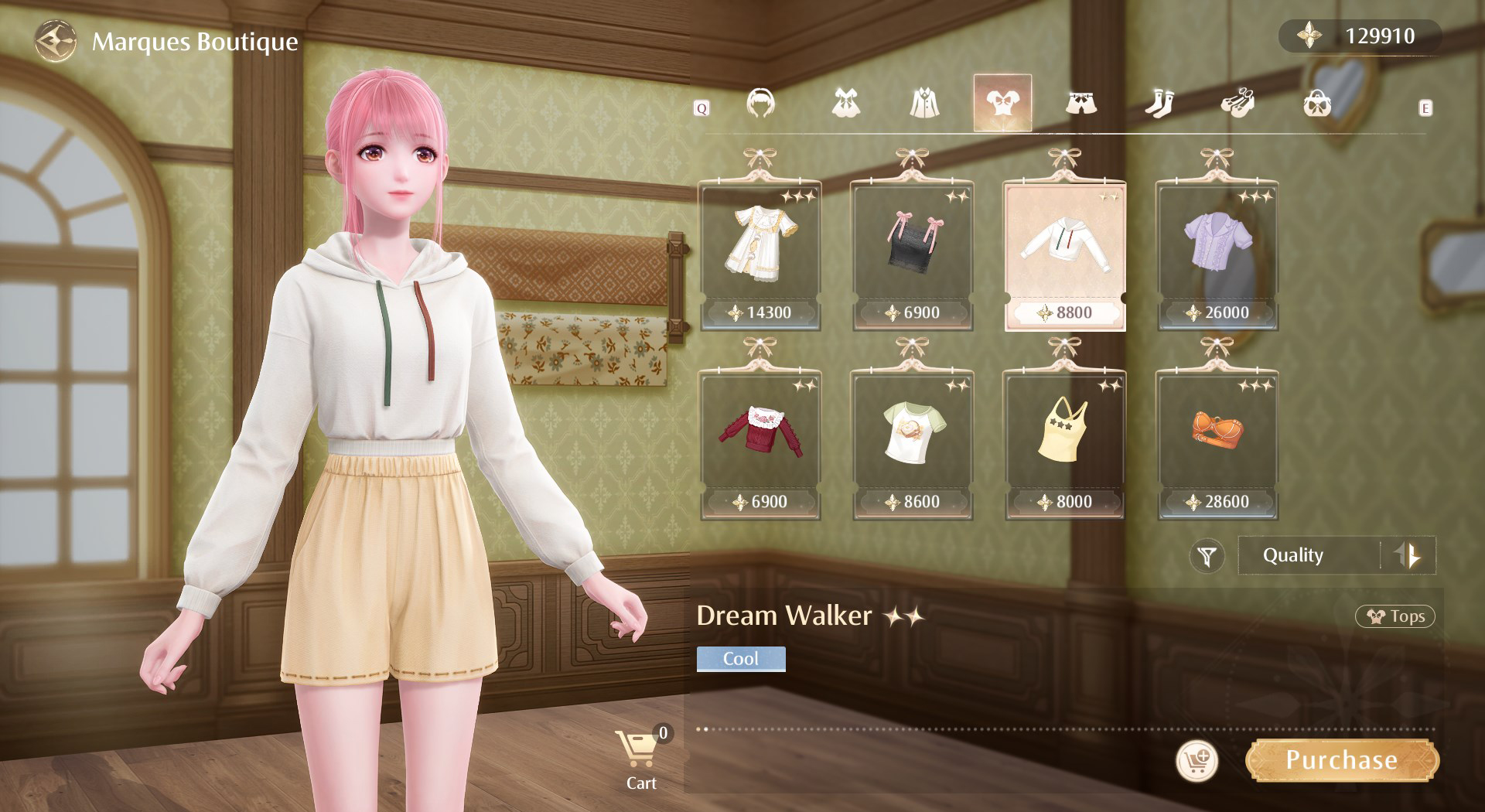This screenshot has height=812, width=1485.
Task: Show the shoes category tab
Action: 1237,103
